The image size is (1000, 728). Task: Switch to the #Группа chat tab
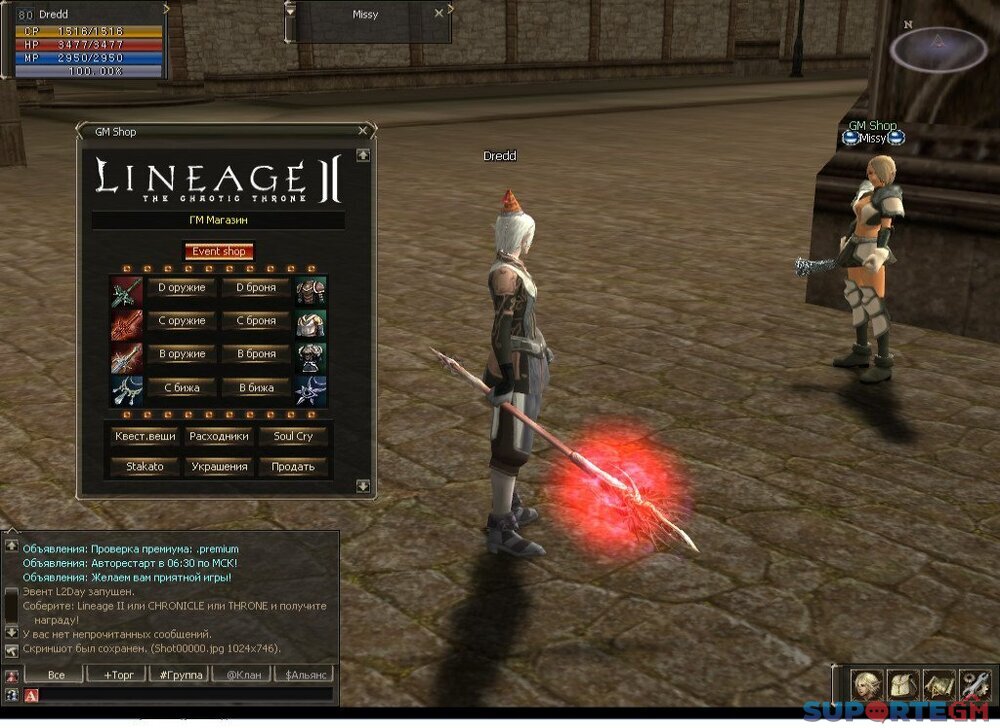tap(180, 675)
